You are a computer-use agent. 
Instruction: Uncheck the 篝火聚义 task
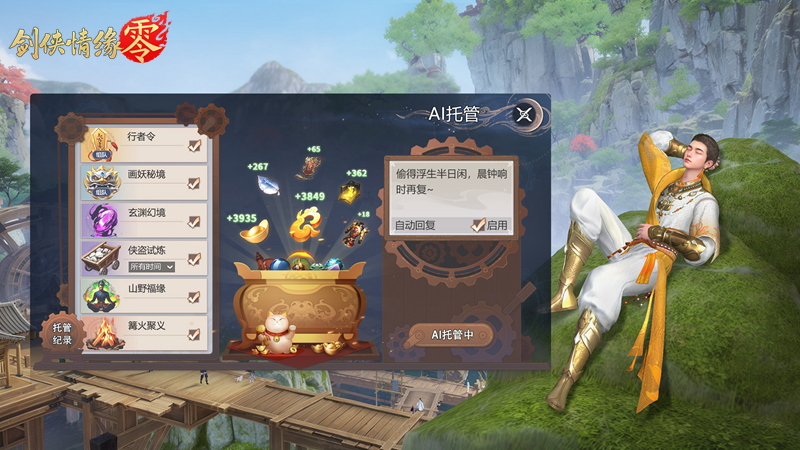point(194,334)
